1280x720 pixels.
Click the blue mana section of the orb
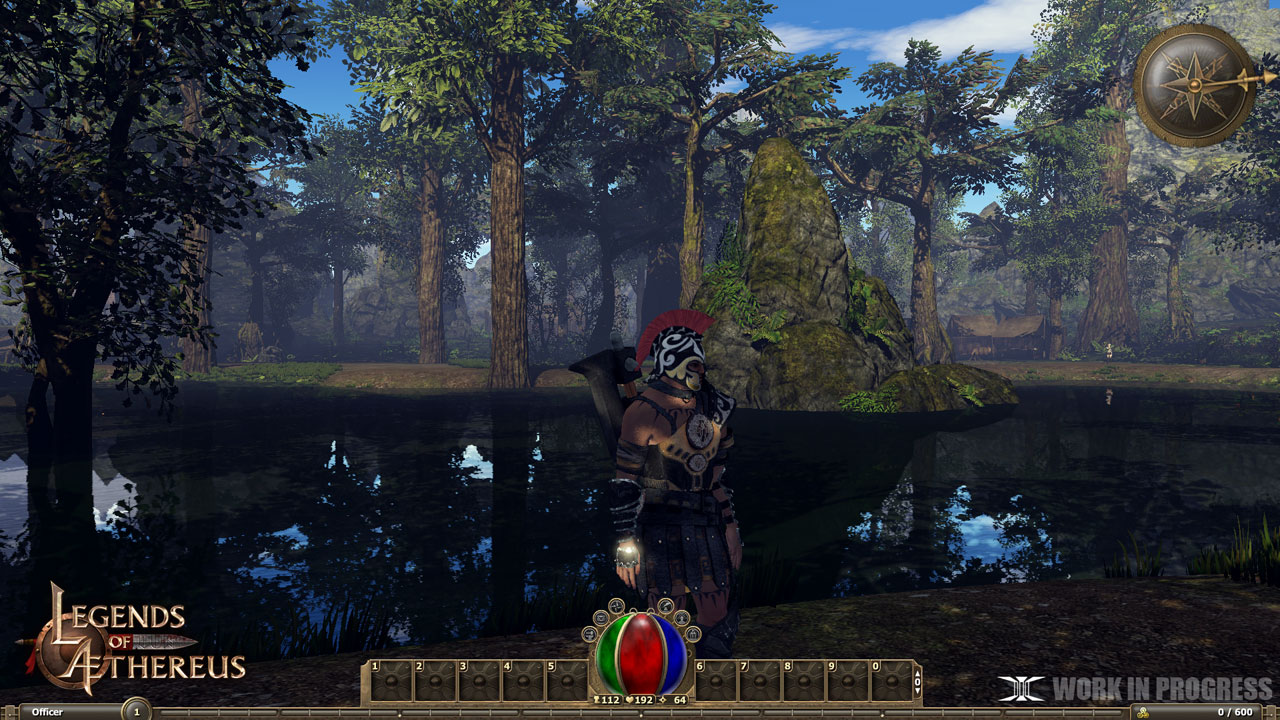[671, 652]
